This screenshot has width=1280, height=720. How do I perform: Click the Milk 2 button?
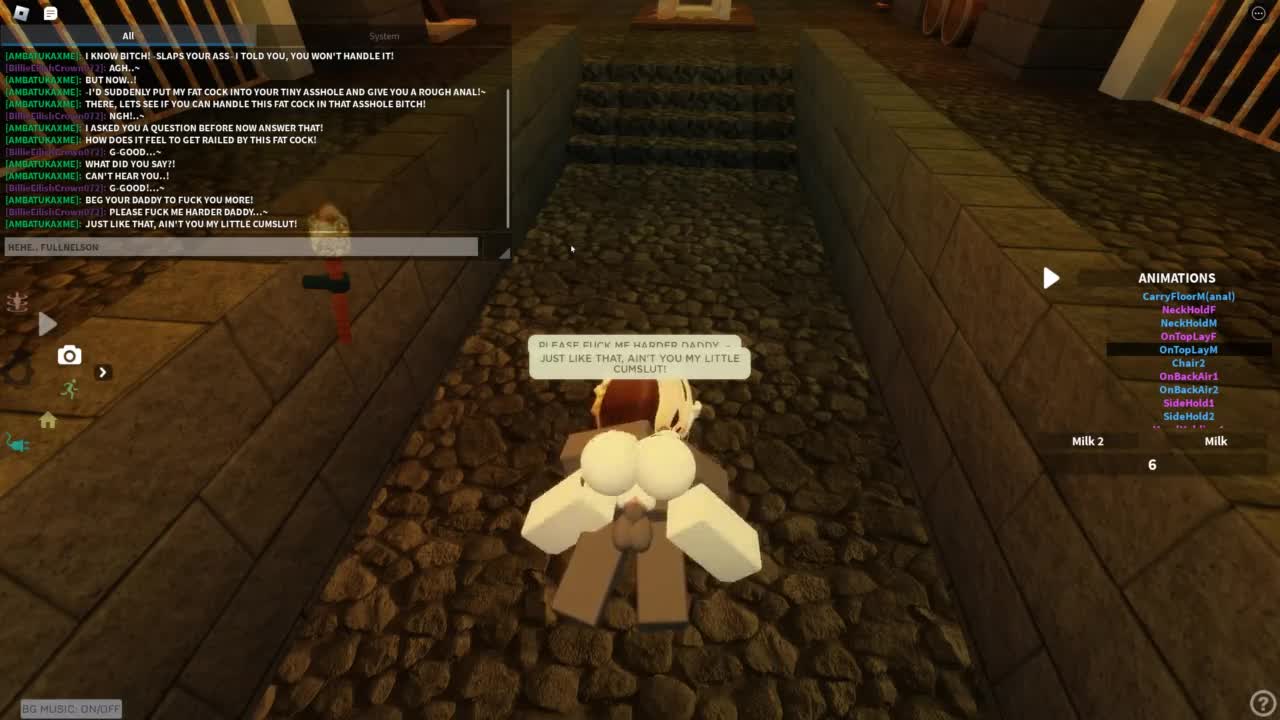click(x=1087, y=441)
